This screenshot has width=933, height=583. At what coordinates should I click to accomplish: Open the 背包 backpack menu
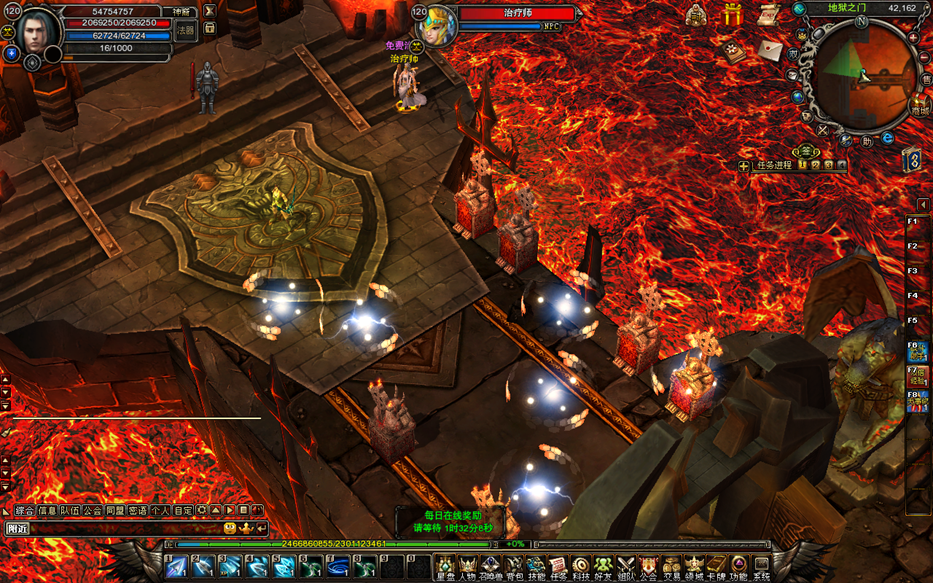click(515, 568)
